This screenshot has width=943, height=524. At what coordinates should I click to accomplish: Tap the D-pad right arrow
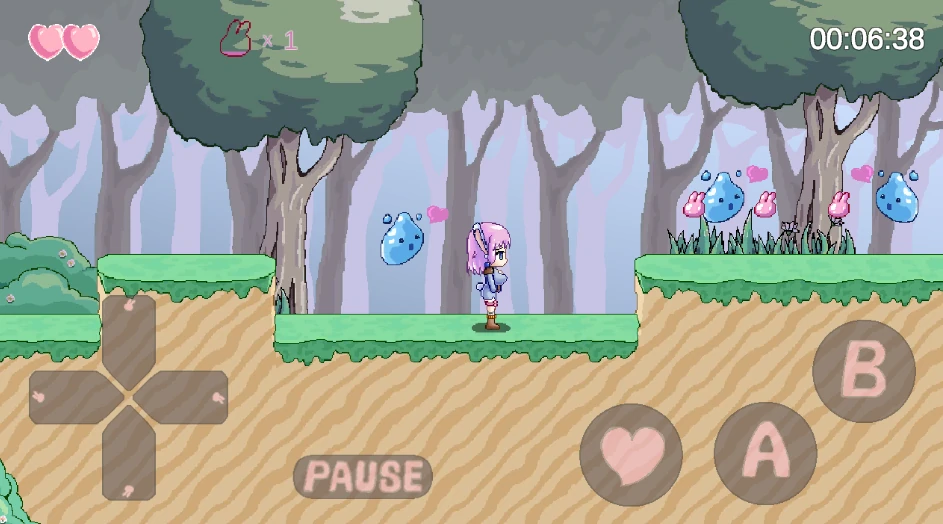pos(188,397)
